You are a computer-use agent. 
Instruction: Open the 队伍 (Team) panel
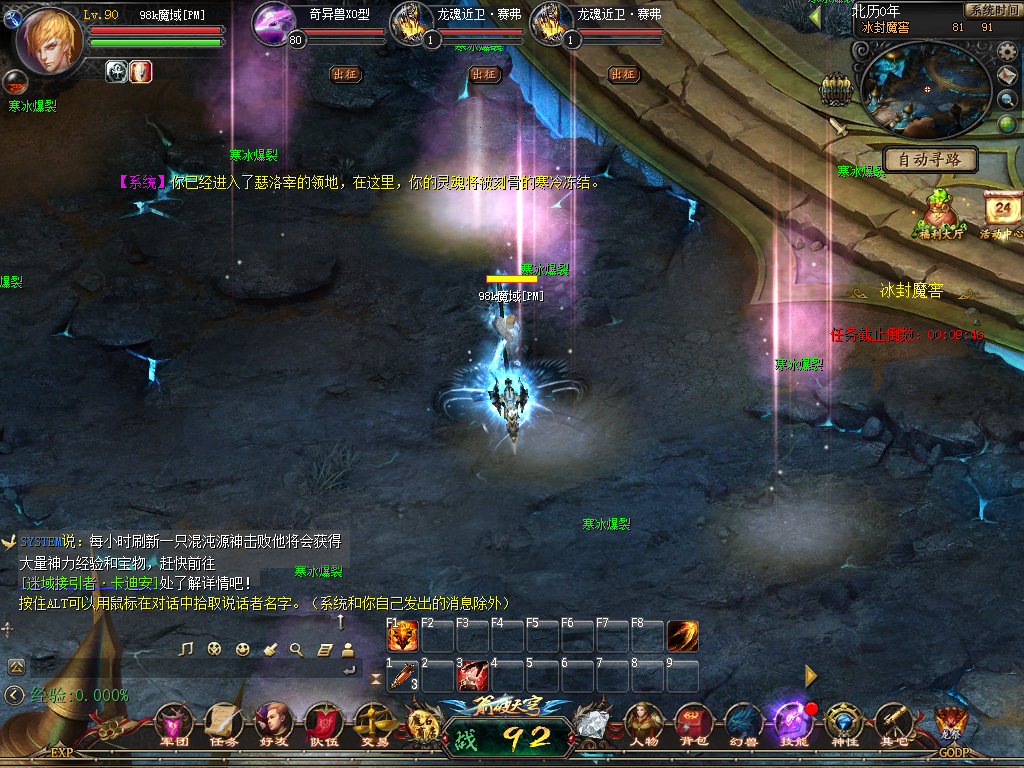[x=323, y=722]
